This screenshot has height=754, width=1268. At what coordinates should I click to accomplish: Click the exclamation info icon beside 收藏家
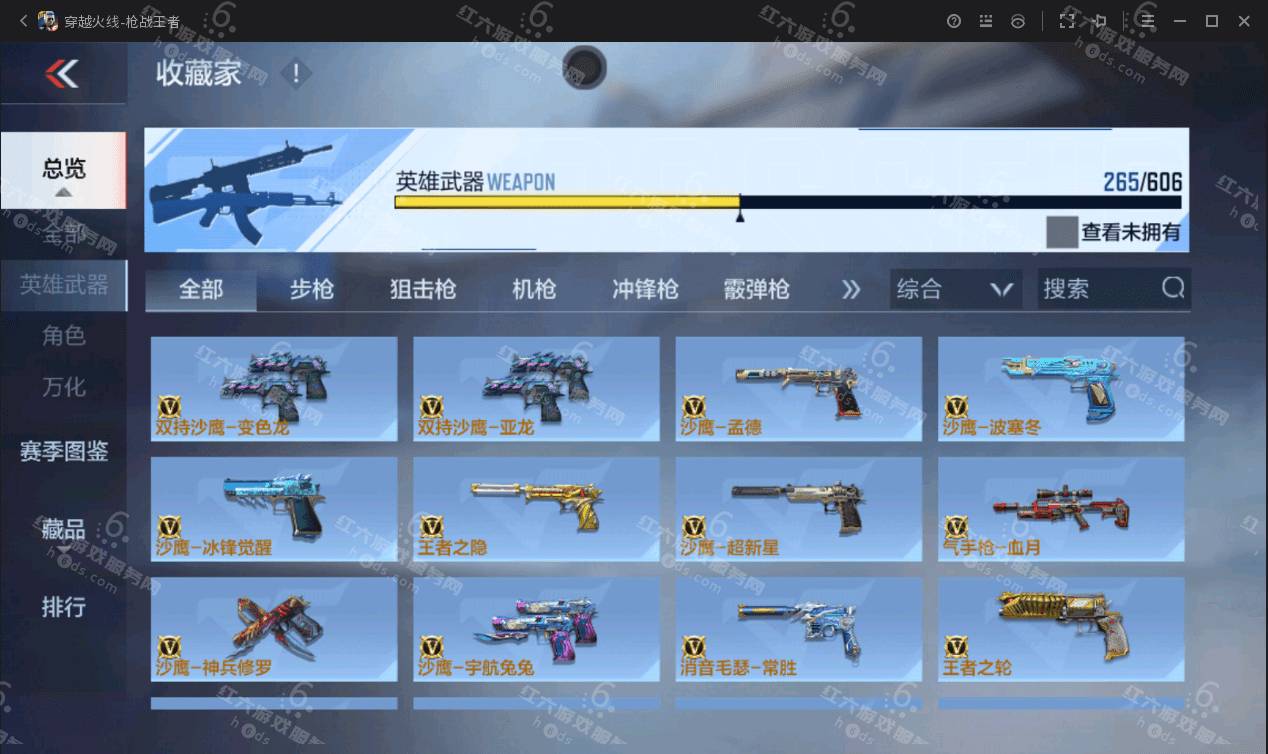point(296,73)
